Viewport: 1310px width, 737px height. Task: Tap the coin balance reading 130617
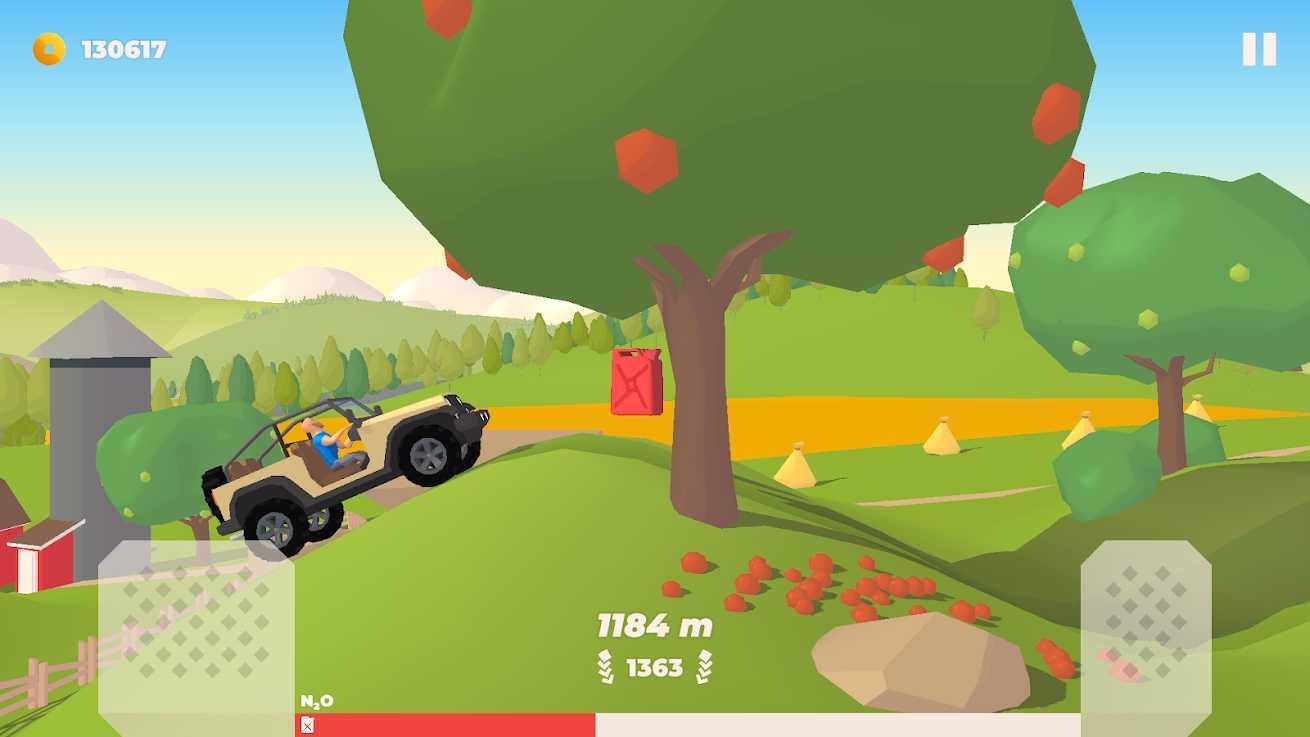[x=125, y=45]
